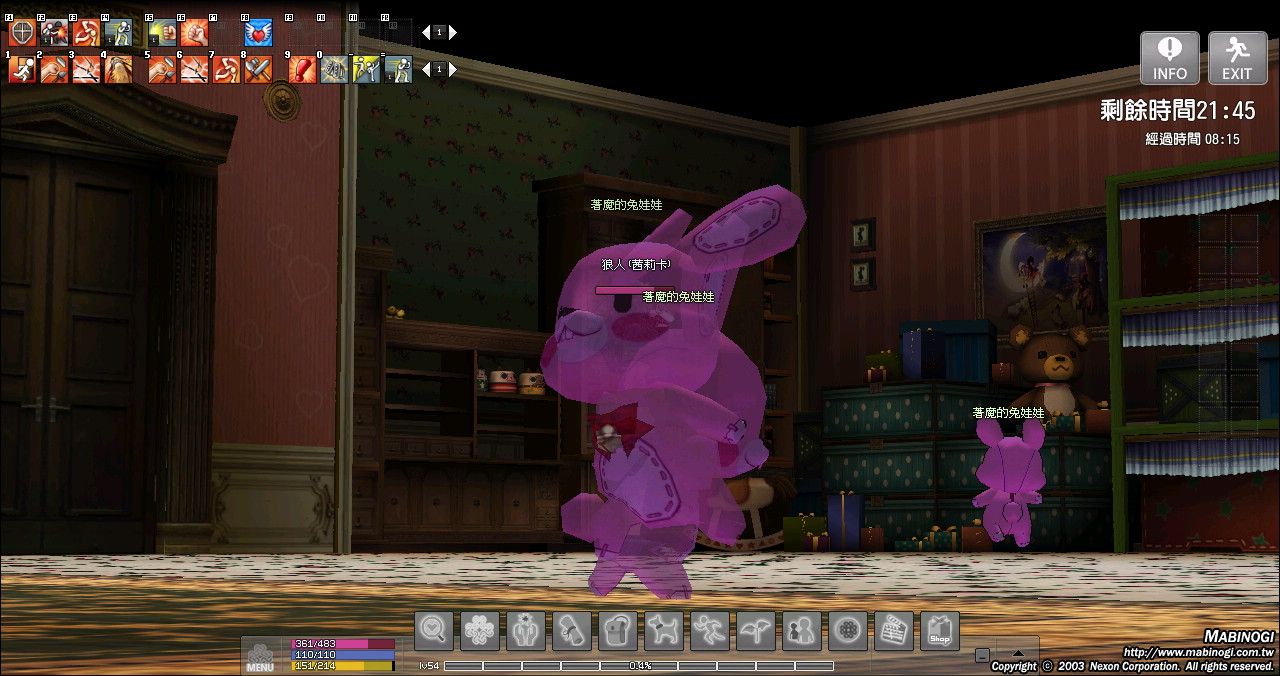Select the crossed axe and sword skill
1280x676 pixels.
[x=258, y=70]
